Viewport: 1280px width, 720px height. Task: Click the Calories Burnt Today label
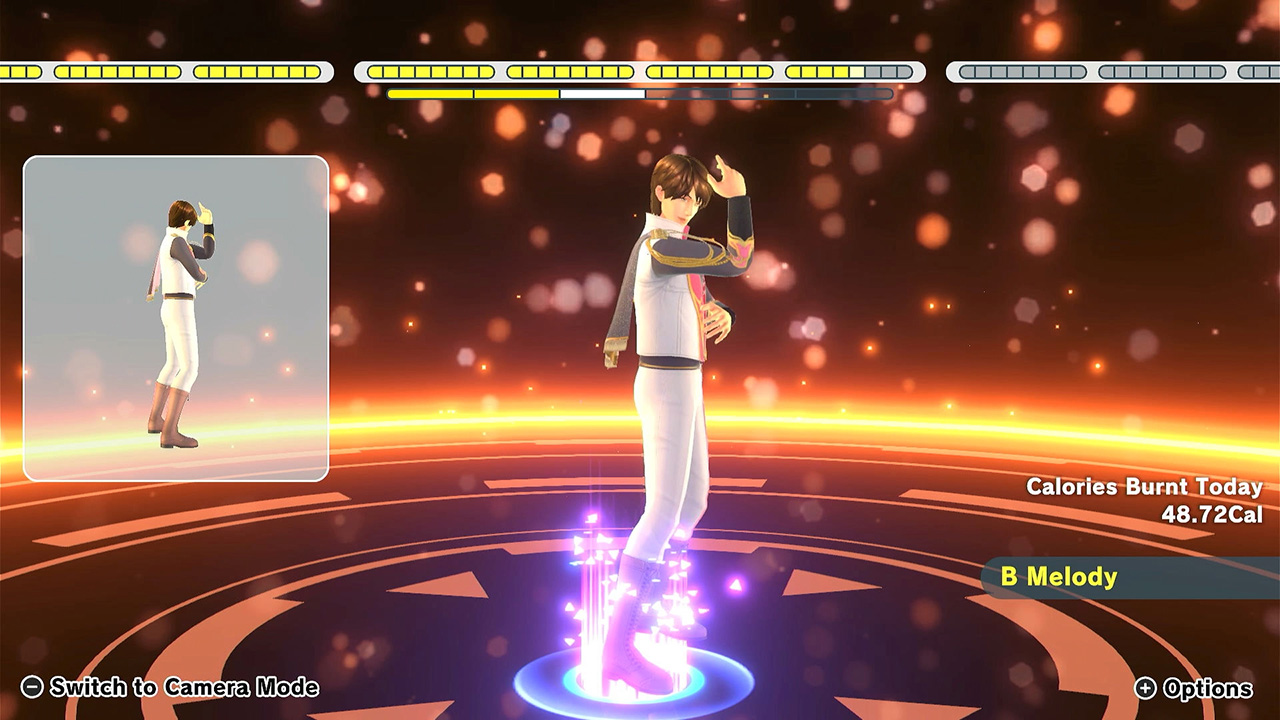pyautogui.click(x=1144, y=489)
